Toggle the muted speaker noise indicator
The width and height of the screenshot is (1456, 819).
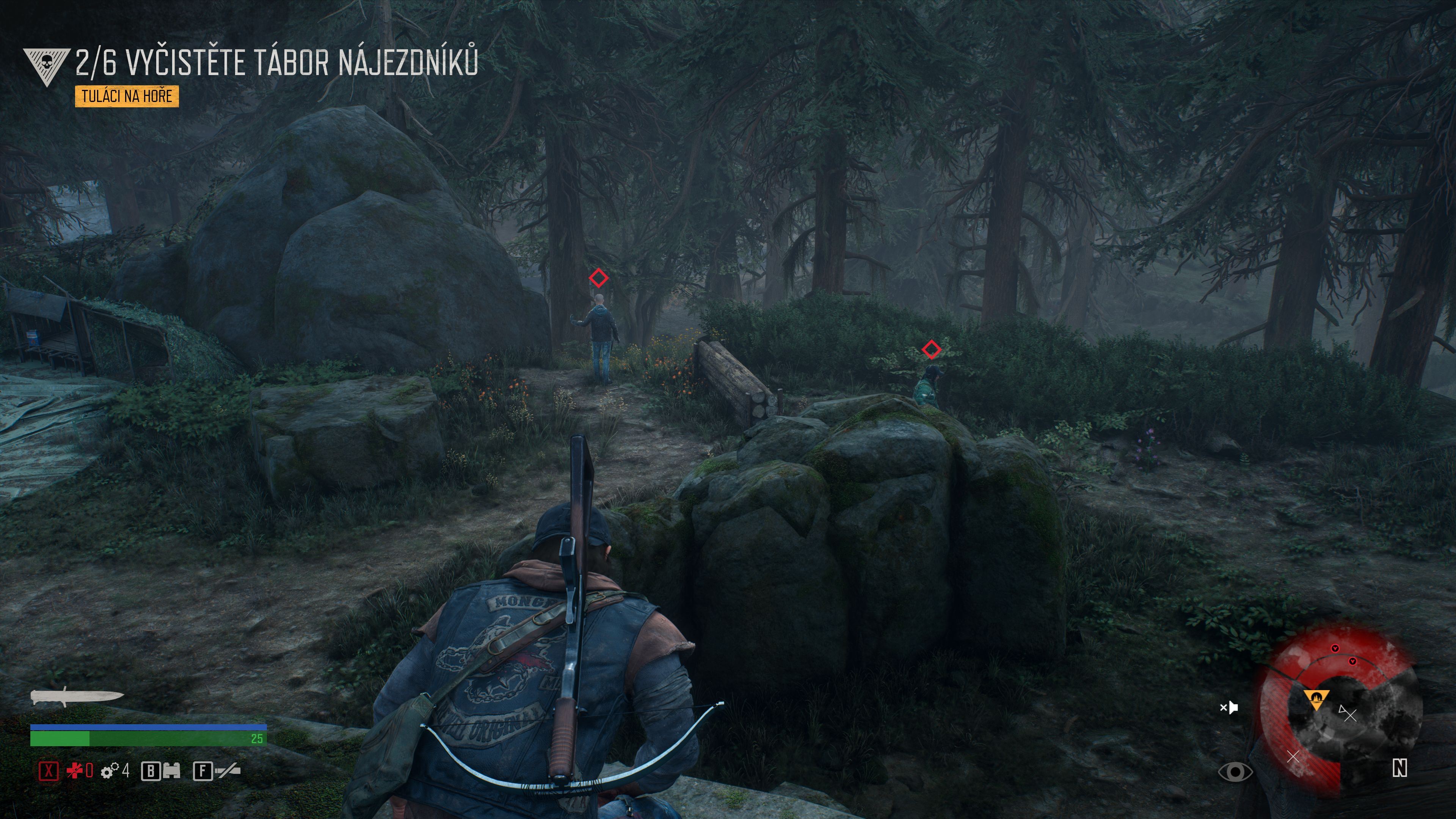click(x=1229, y=707)
